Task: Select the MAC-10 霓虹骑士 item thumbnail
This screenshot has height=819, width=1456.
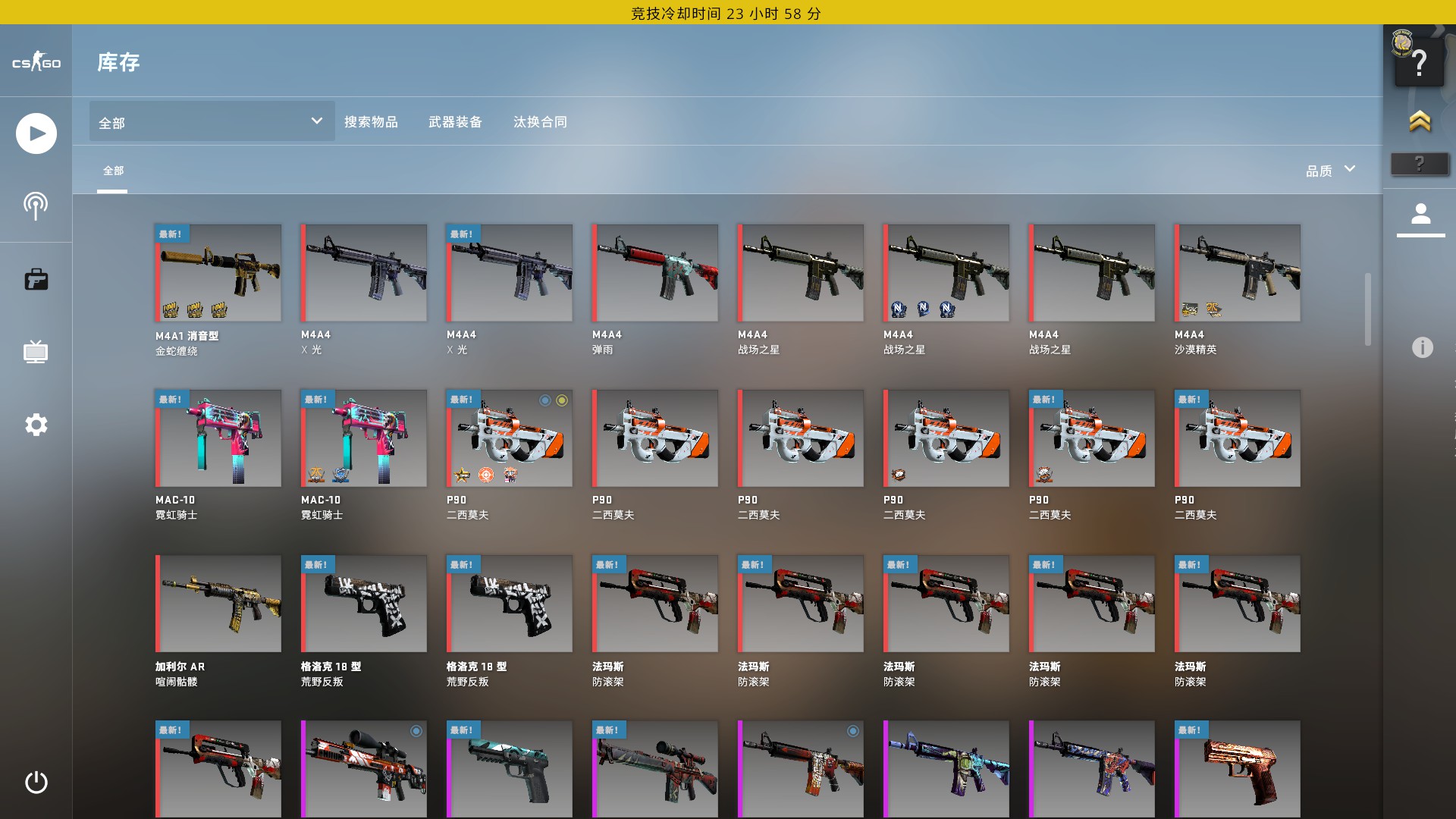Action: [x=218, y=438]
